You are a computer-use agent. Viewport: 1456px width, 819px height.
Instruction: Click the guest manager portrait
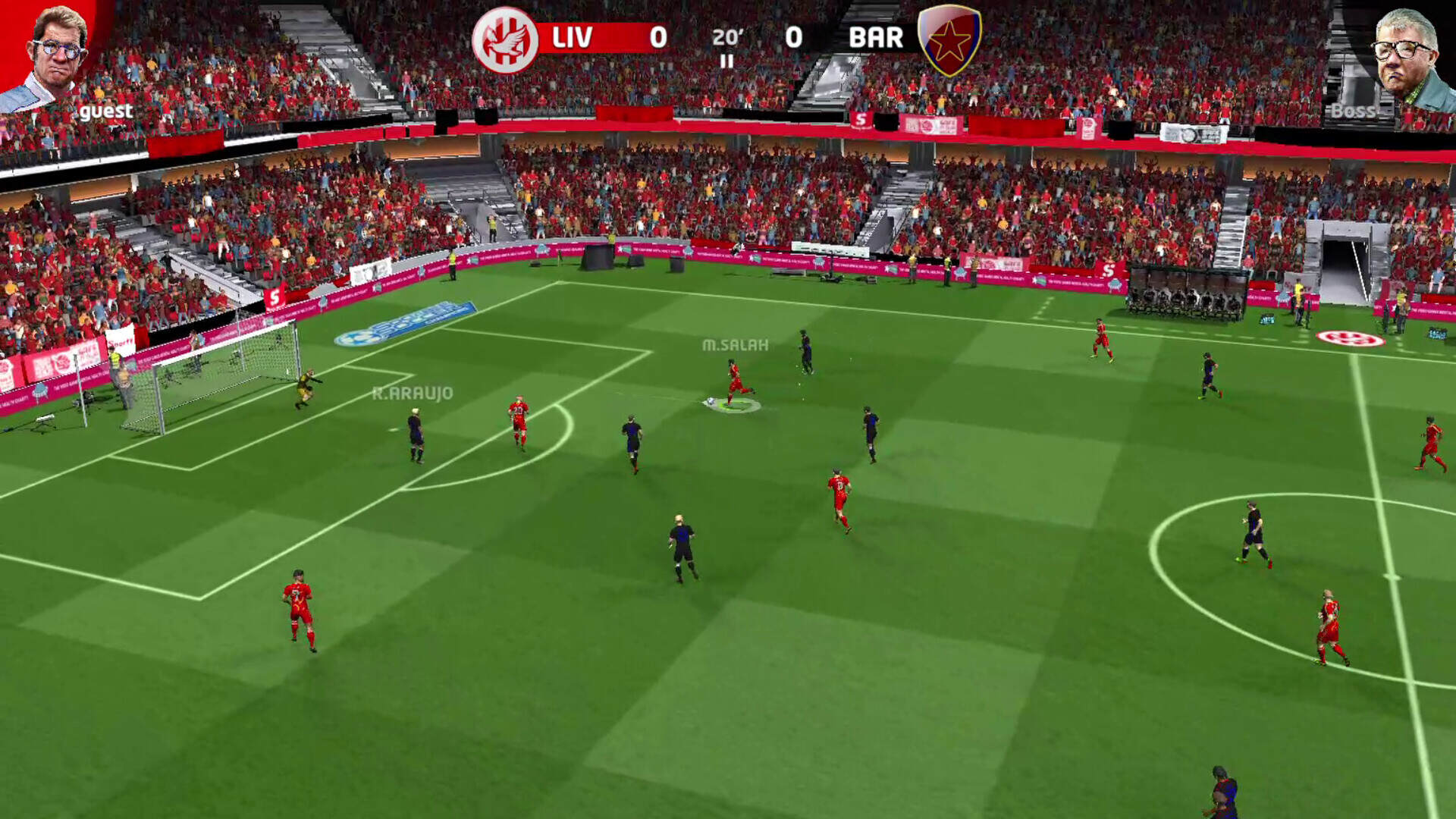[57, 49]
